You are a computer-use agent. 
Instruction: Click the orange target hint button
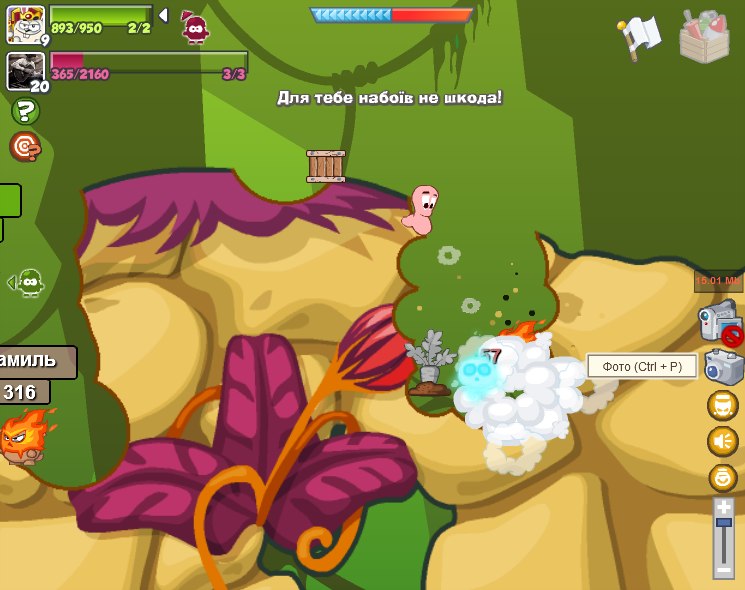pyautogui.click(x=25, y=147)
